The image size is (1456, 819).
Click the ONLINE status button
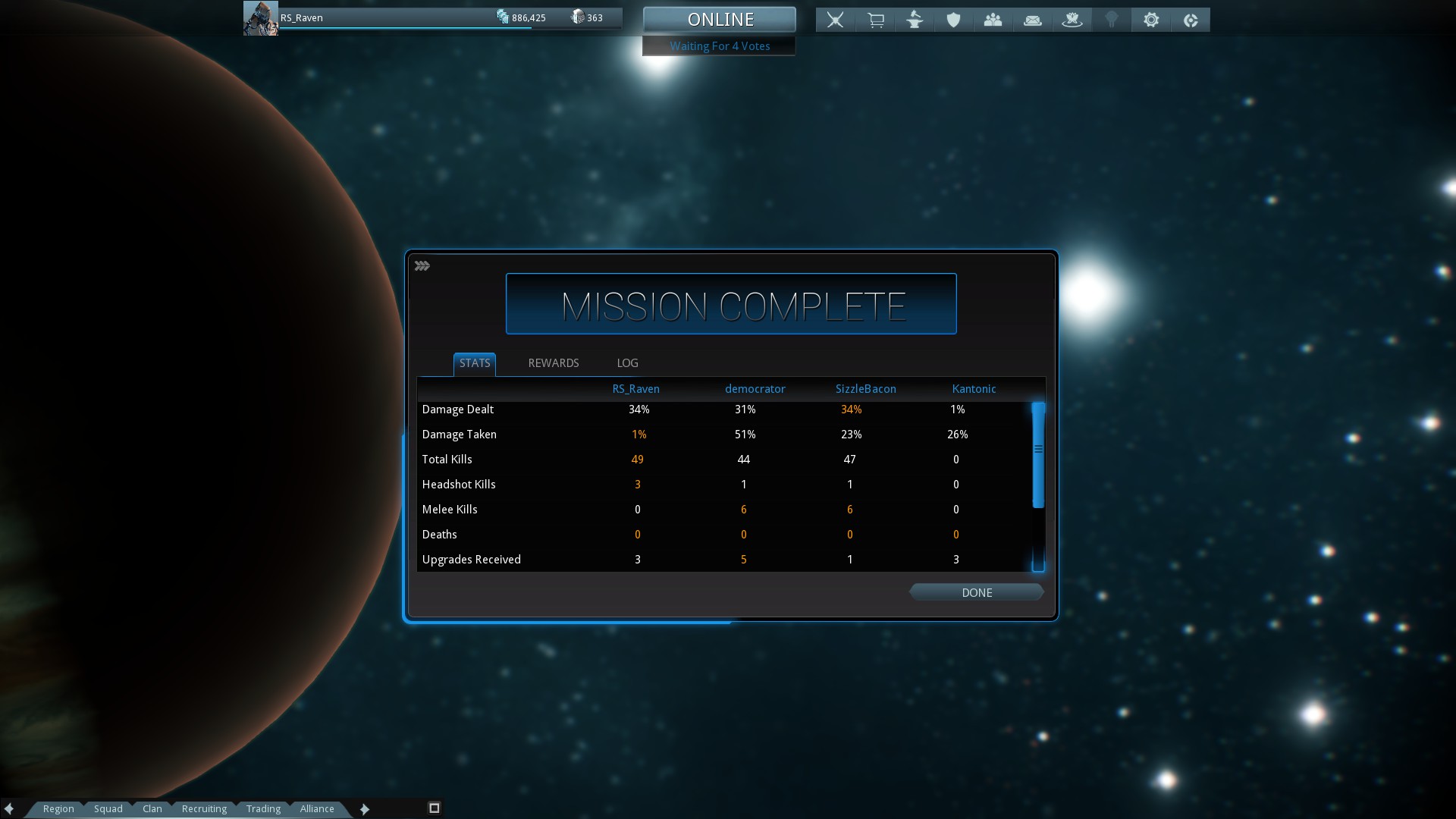(720, 20)
